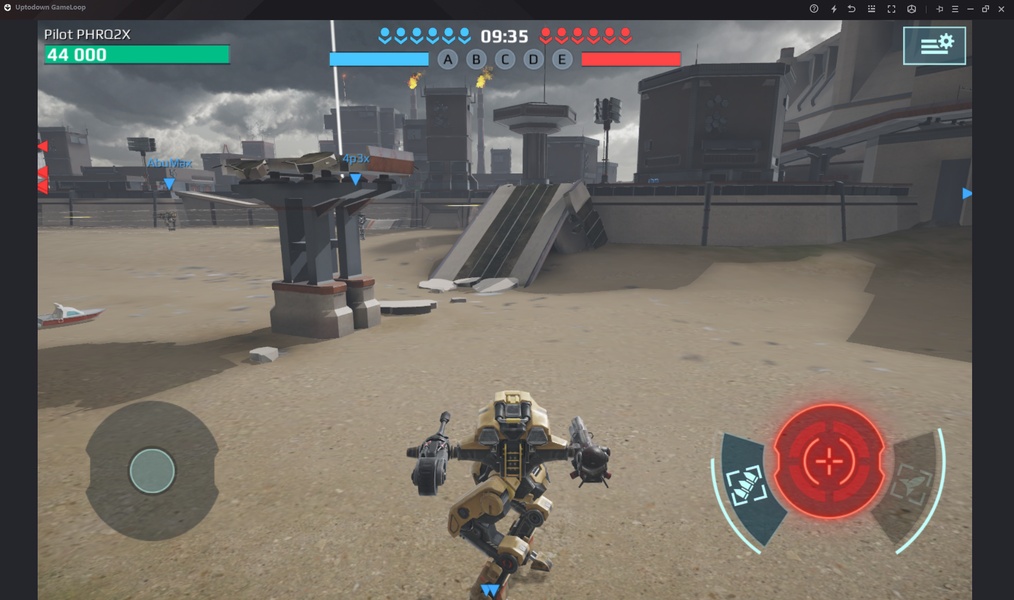Click beacon E indicator
1014x600 pixels.
pos(562,60)
